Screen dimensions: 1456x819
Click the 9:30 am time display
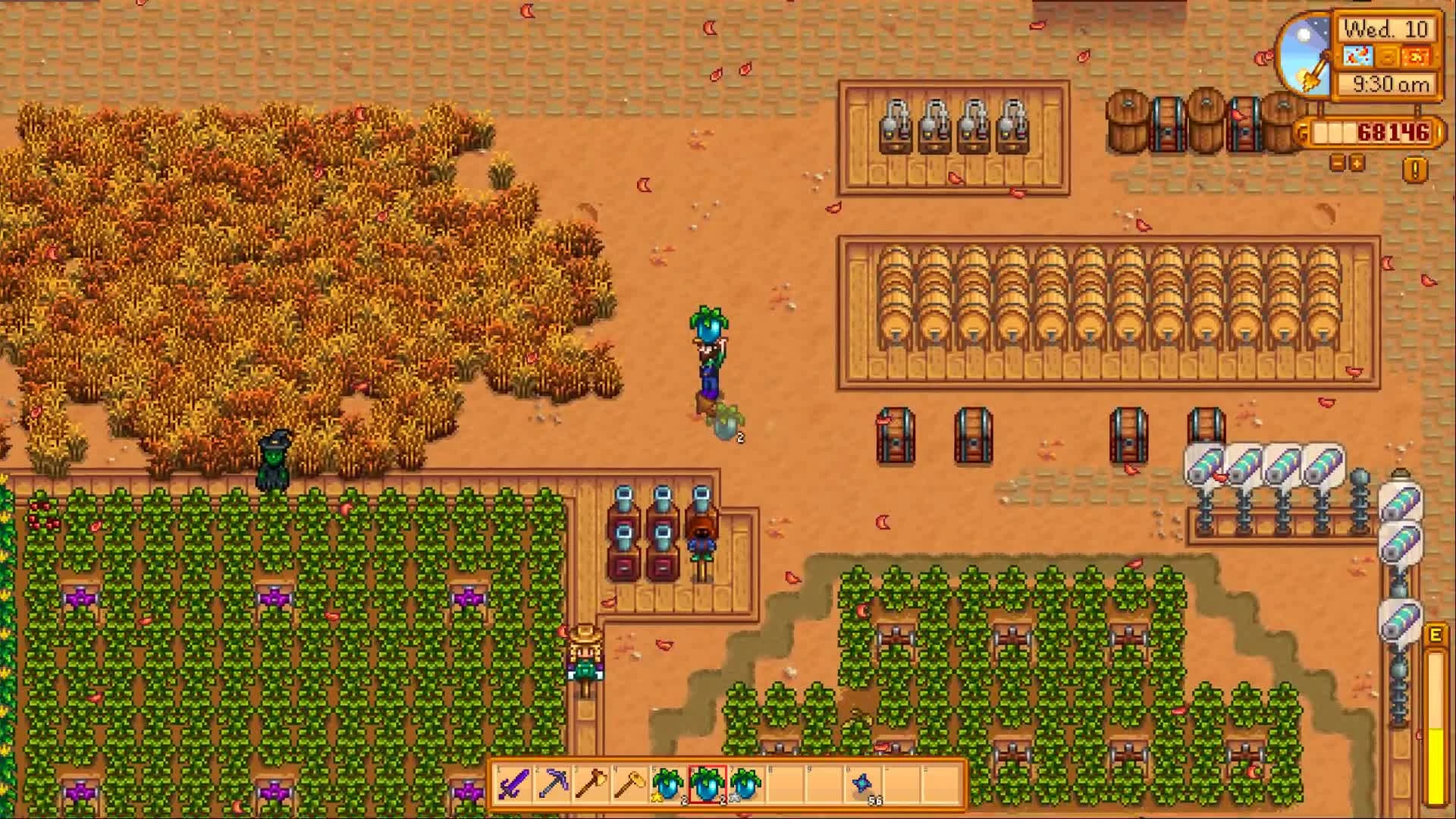[x=1391, y=83]
